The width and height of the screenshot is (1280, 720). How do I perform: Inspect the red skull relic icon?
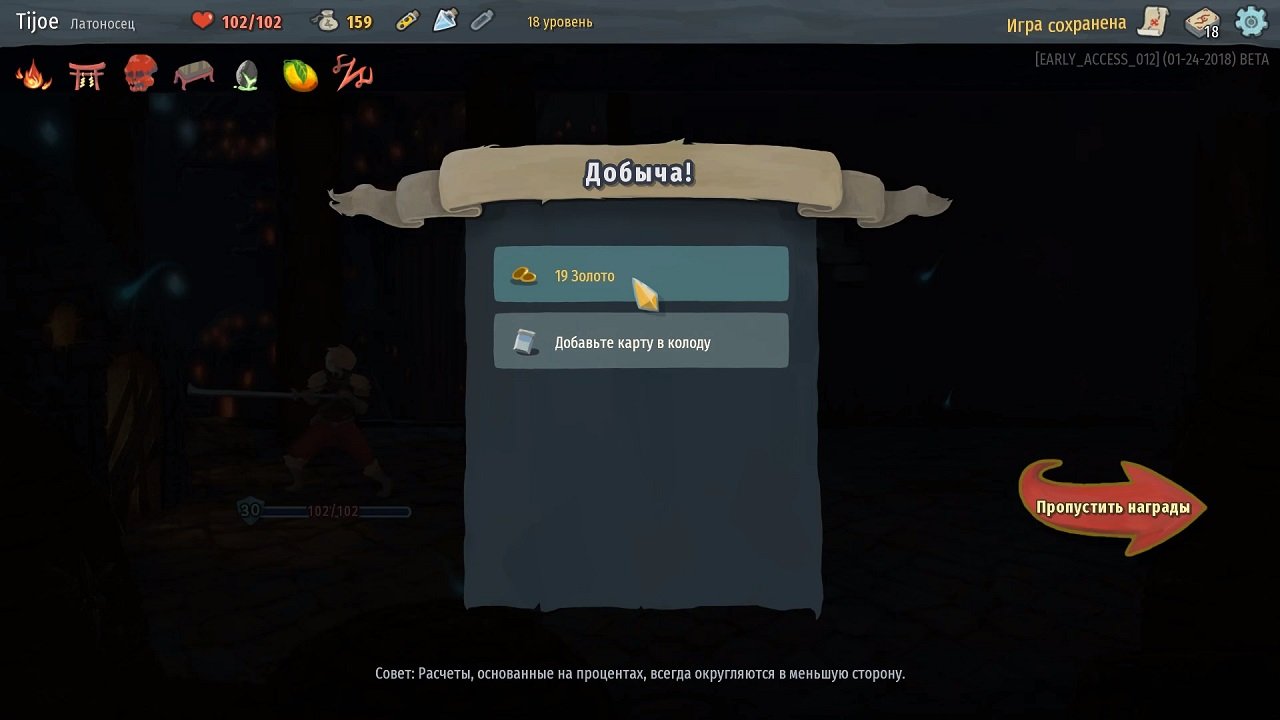140,73
